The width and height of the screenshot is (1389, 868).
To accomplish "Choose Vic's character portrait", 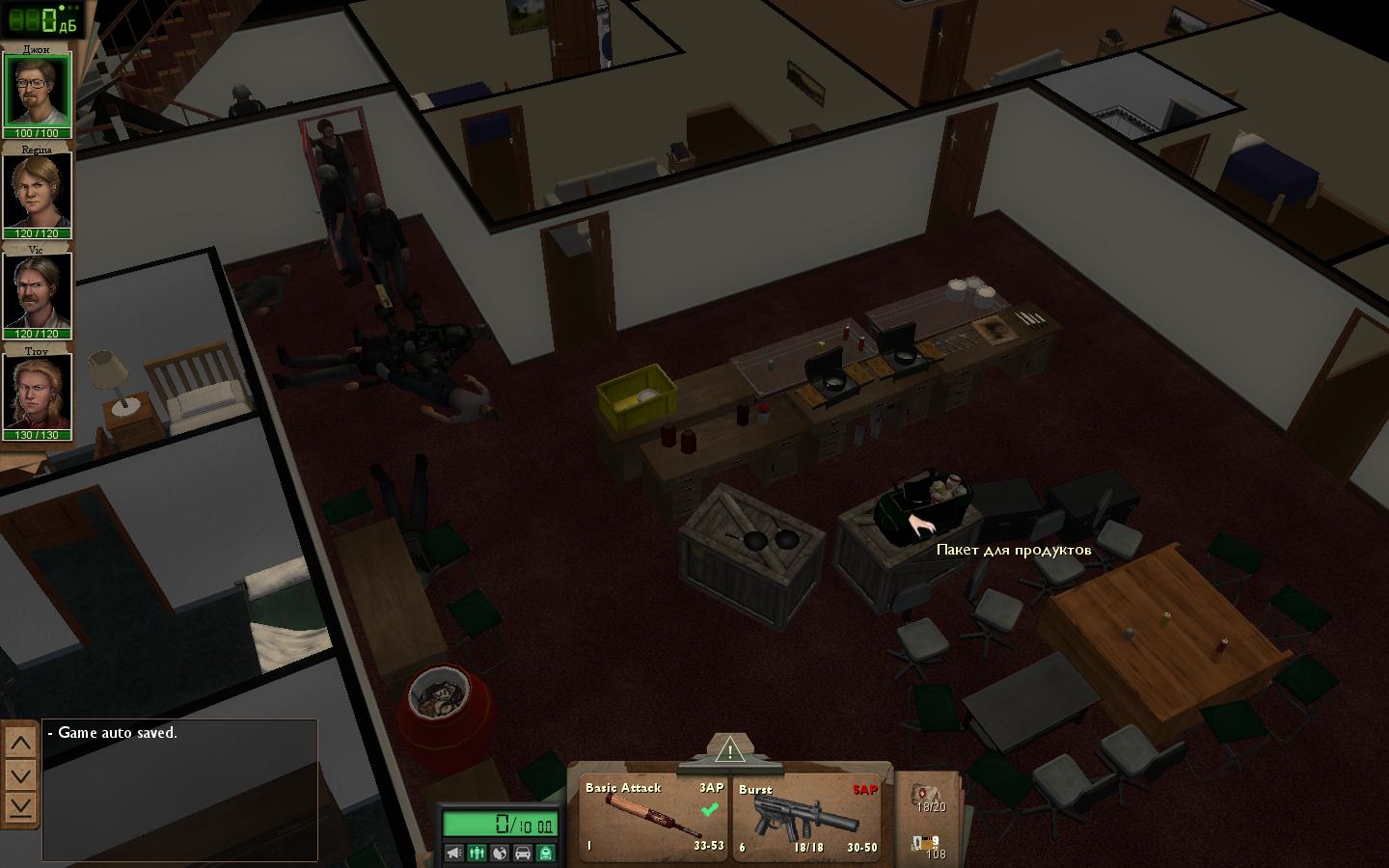I will 38,291.
